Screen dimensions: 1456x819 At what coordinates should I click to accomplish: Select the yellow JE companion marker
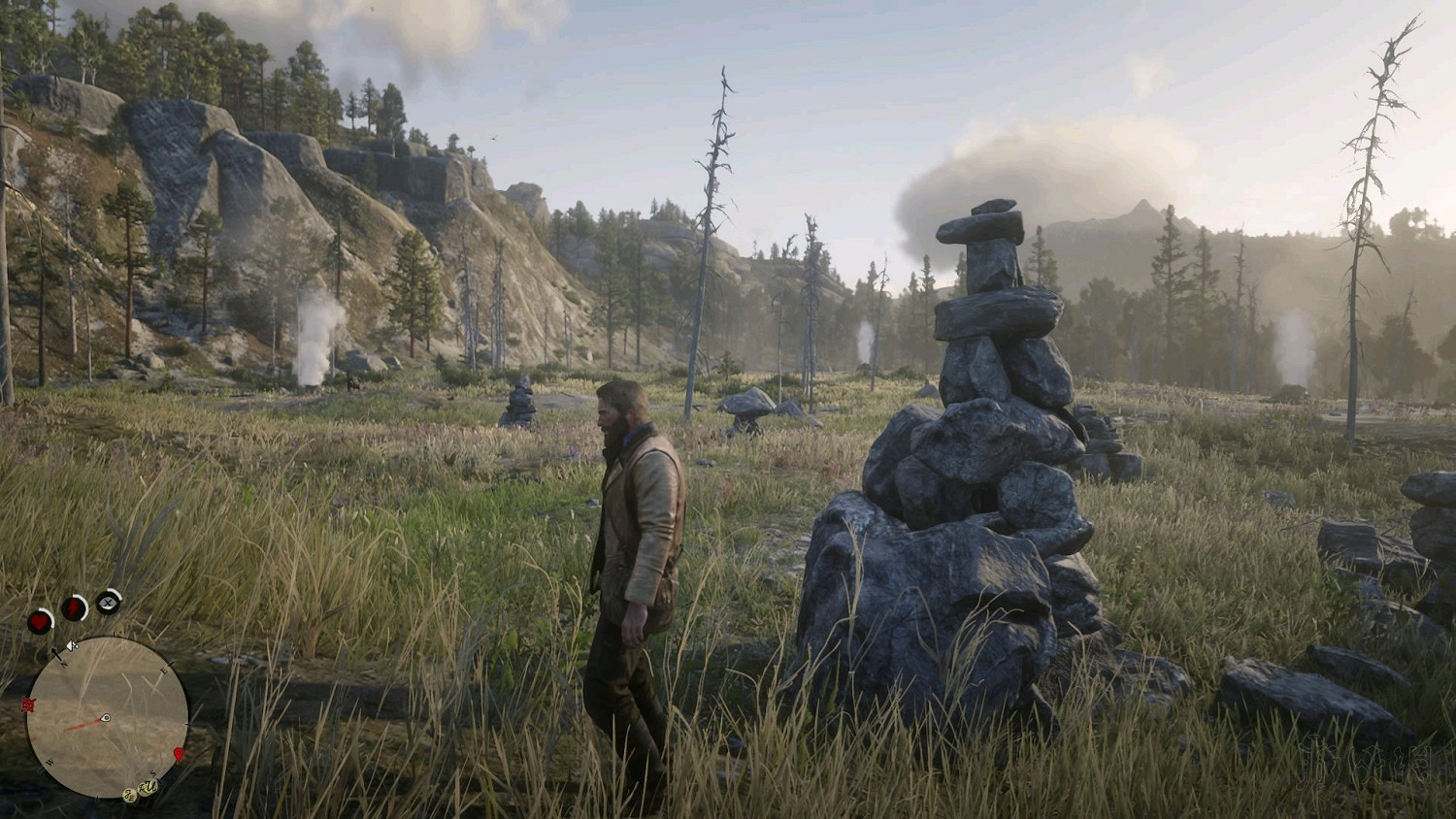(130, 796)
